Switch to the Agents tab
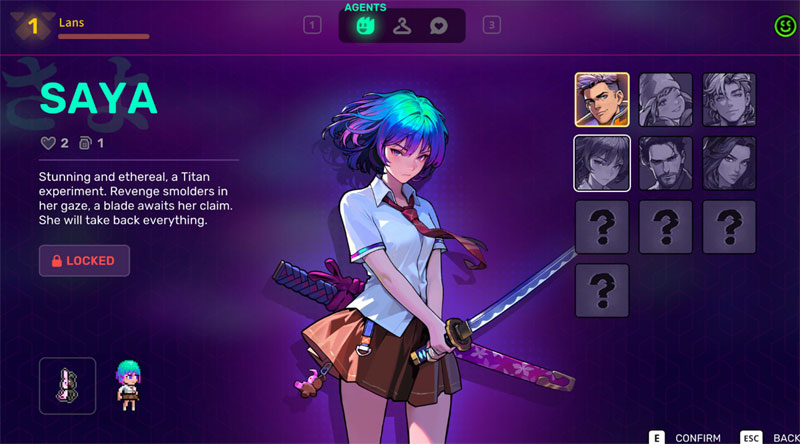 (366, 26)
